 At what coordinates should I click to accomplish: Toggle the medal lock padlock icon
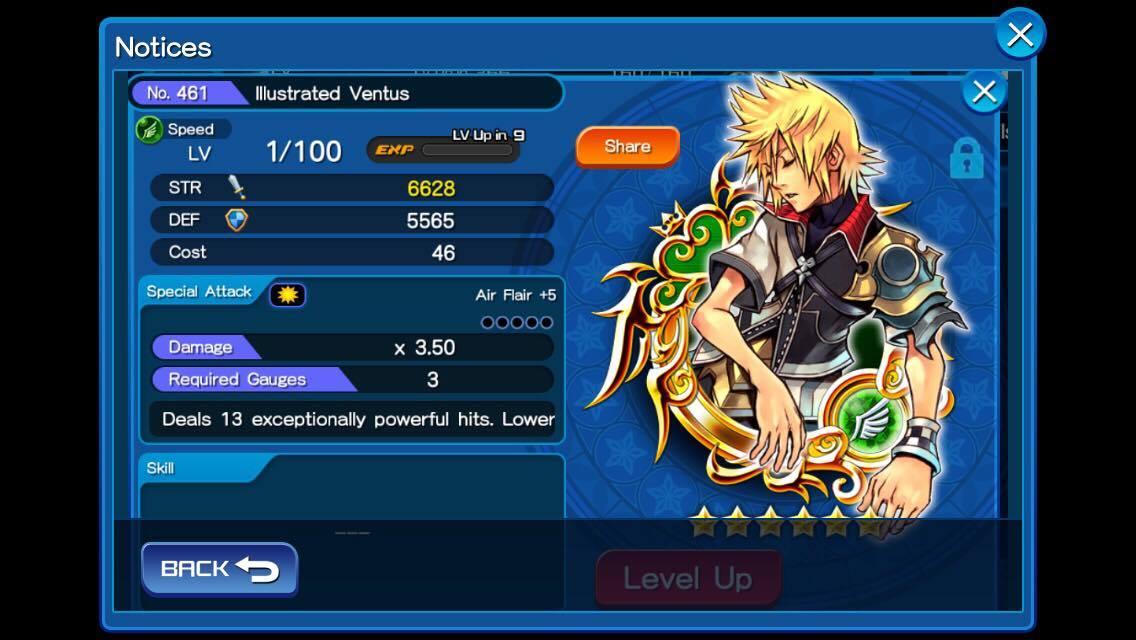tap(966, 158)
